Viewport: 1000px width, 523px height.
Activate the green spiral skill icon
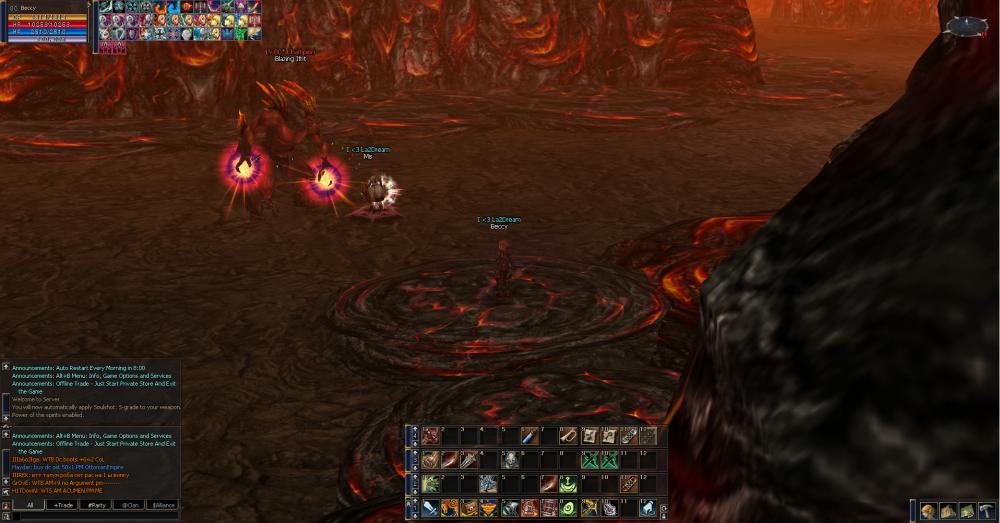click(x=568, y=508)
